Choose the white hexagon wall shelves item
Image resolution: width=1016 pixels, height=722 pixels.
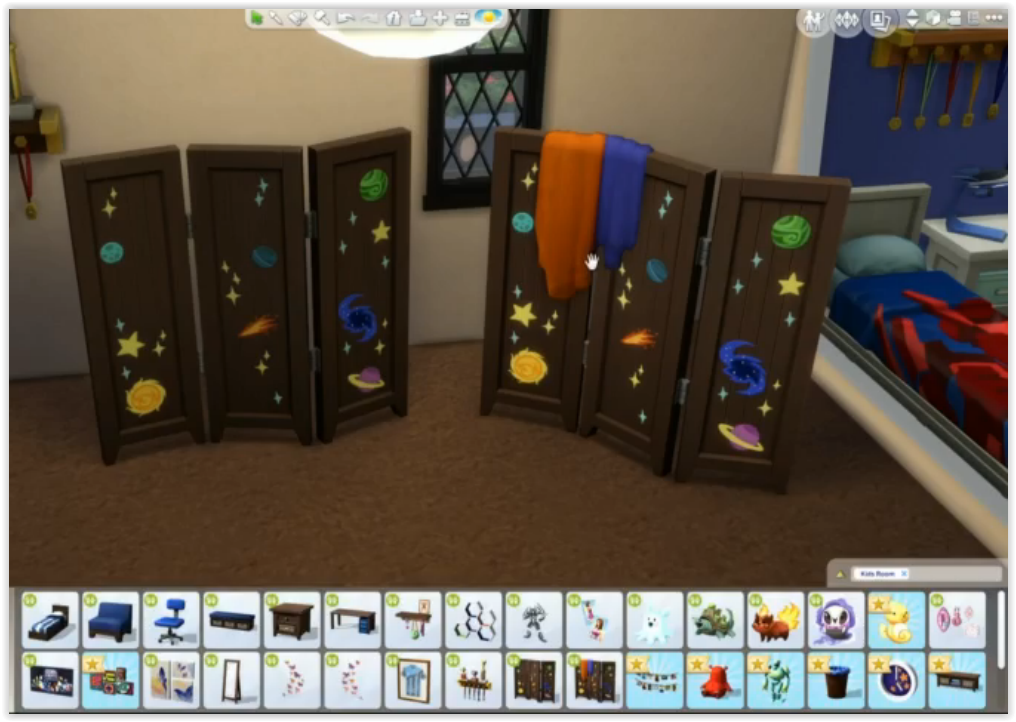pyautogui.click(x=474, y=621)
